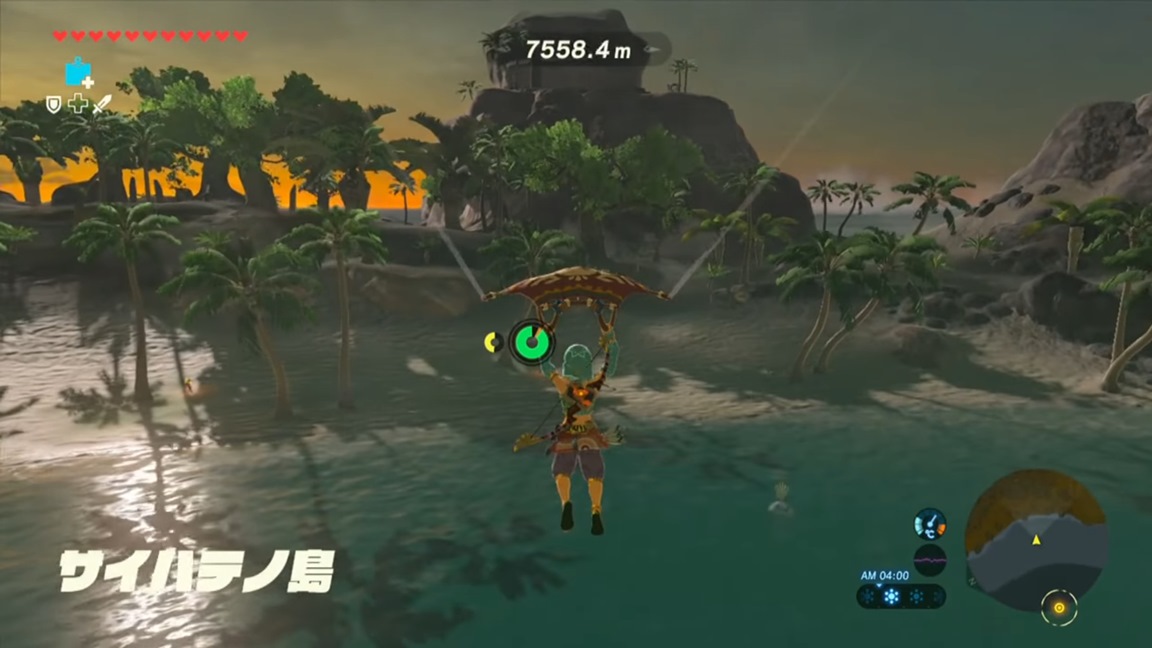The image size is (1152, 648).
Task: Open the circular minimap
Action: (1035, 540)
